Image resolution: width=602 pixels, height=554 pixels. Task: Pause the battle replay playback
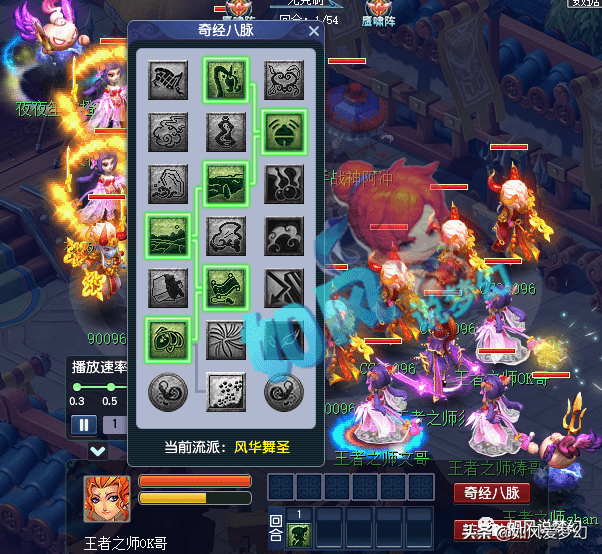coord(83,424)
